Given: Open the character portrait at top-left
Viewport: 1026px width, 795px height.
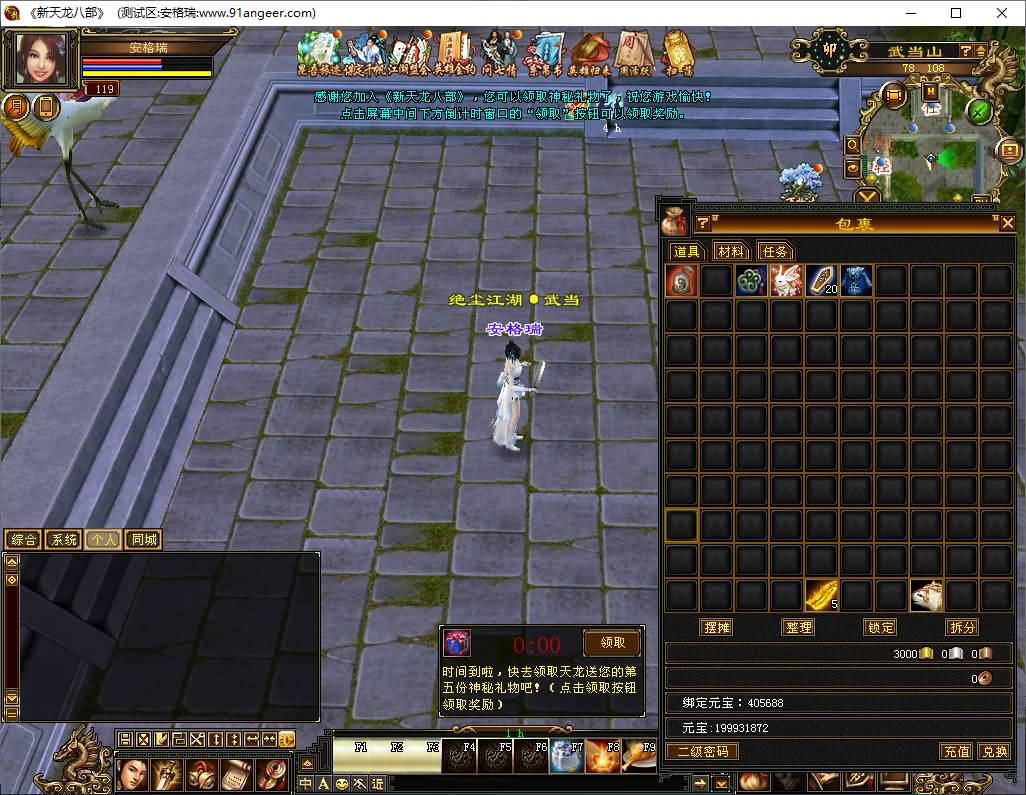Looking at the screenshot, I should tap(43, 60).
